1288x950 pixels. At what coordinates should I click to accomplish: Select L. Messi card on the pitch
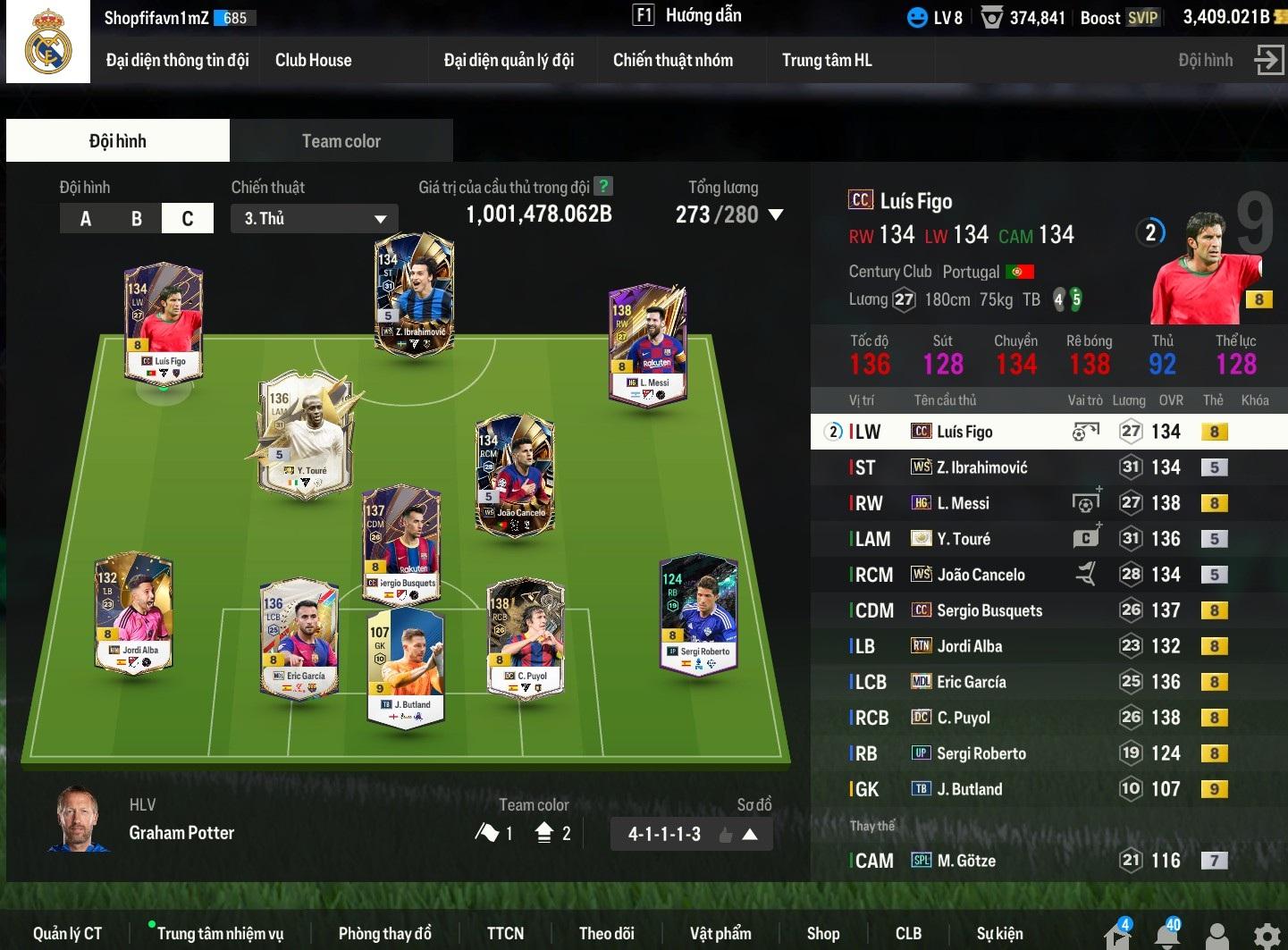point(647,344)
